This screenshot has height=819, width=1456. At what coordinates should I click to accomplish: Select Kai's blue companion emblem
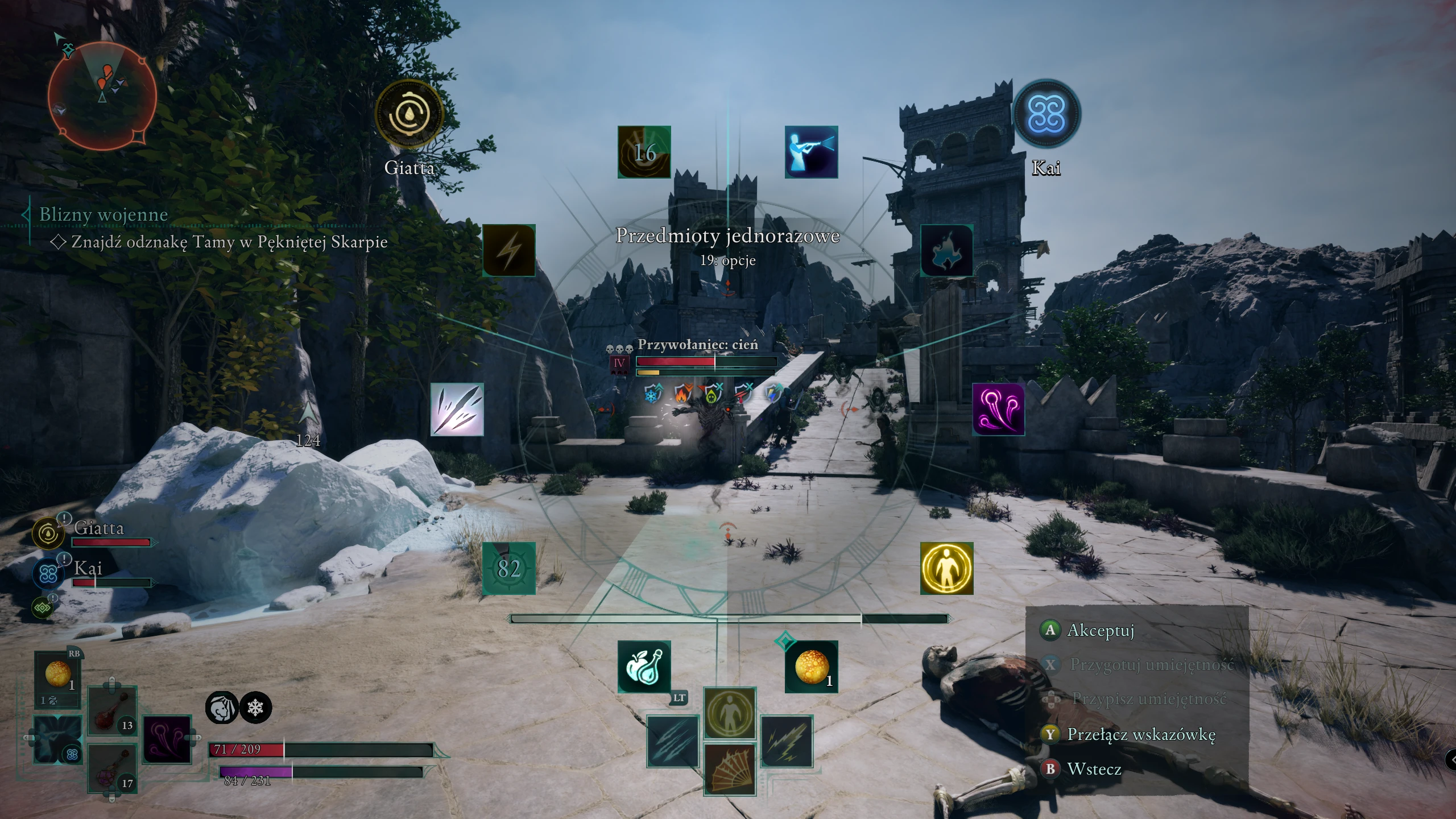(x=1046, y=114)
